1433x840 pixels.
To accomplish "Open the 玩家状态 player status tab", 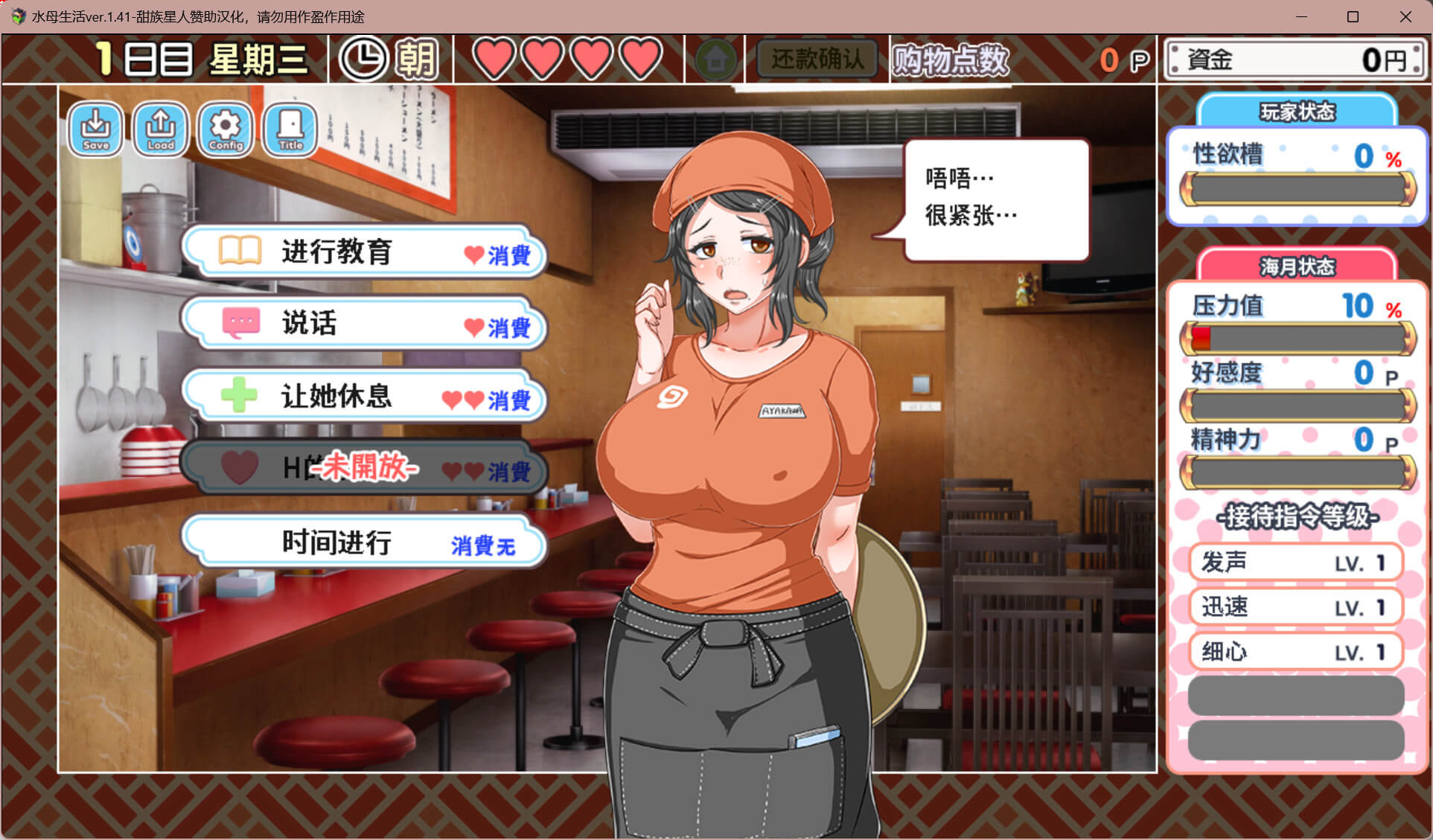I will tap(1297, 112).
